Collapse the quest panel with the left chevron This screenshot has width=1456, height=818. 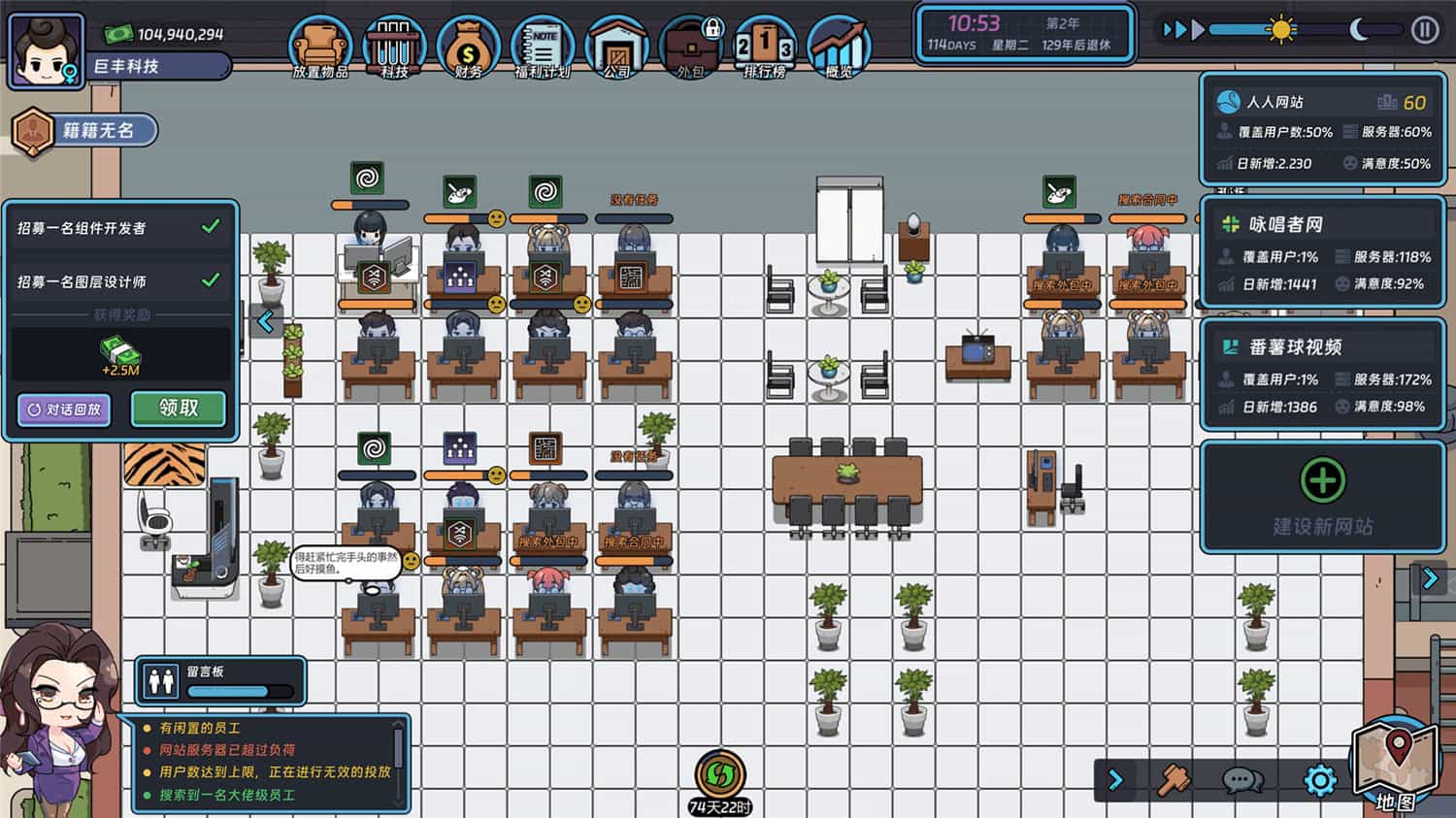264,320
